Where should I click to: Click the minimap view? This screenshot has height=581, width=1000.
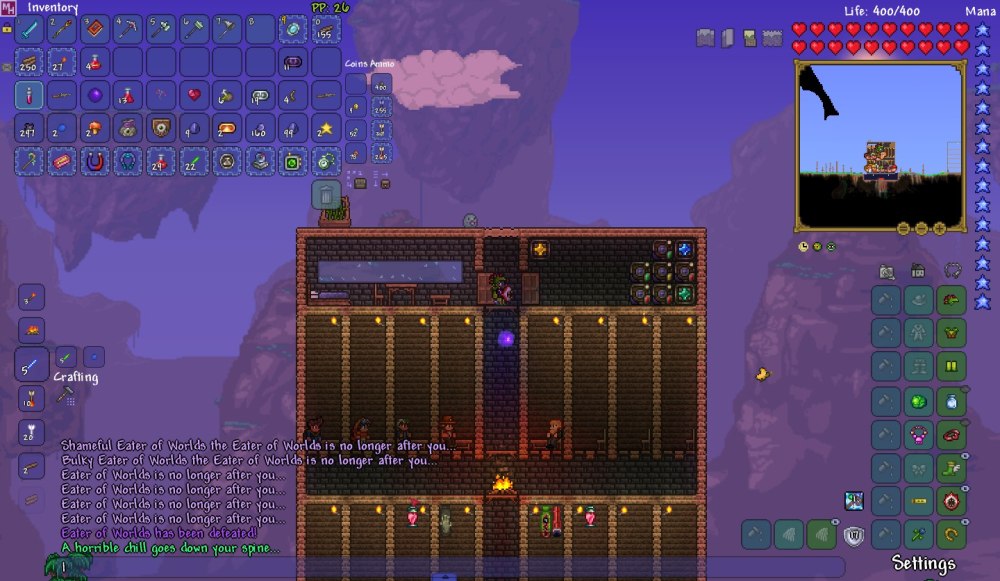[880, 145]
